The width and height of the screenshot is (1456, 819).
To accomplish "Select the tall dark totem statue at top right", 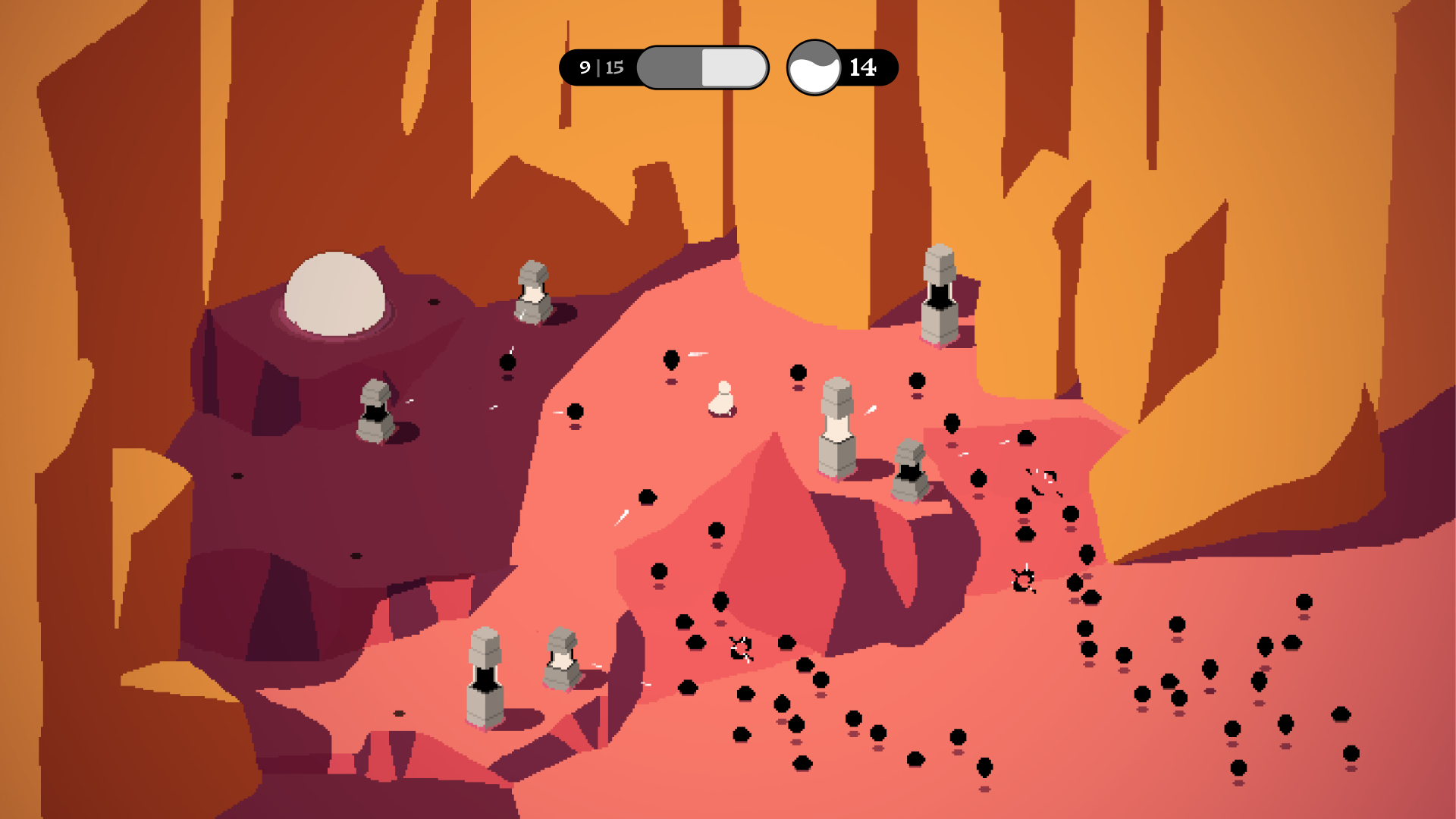I will (x=940, y=296).
